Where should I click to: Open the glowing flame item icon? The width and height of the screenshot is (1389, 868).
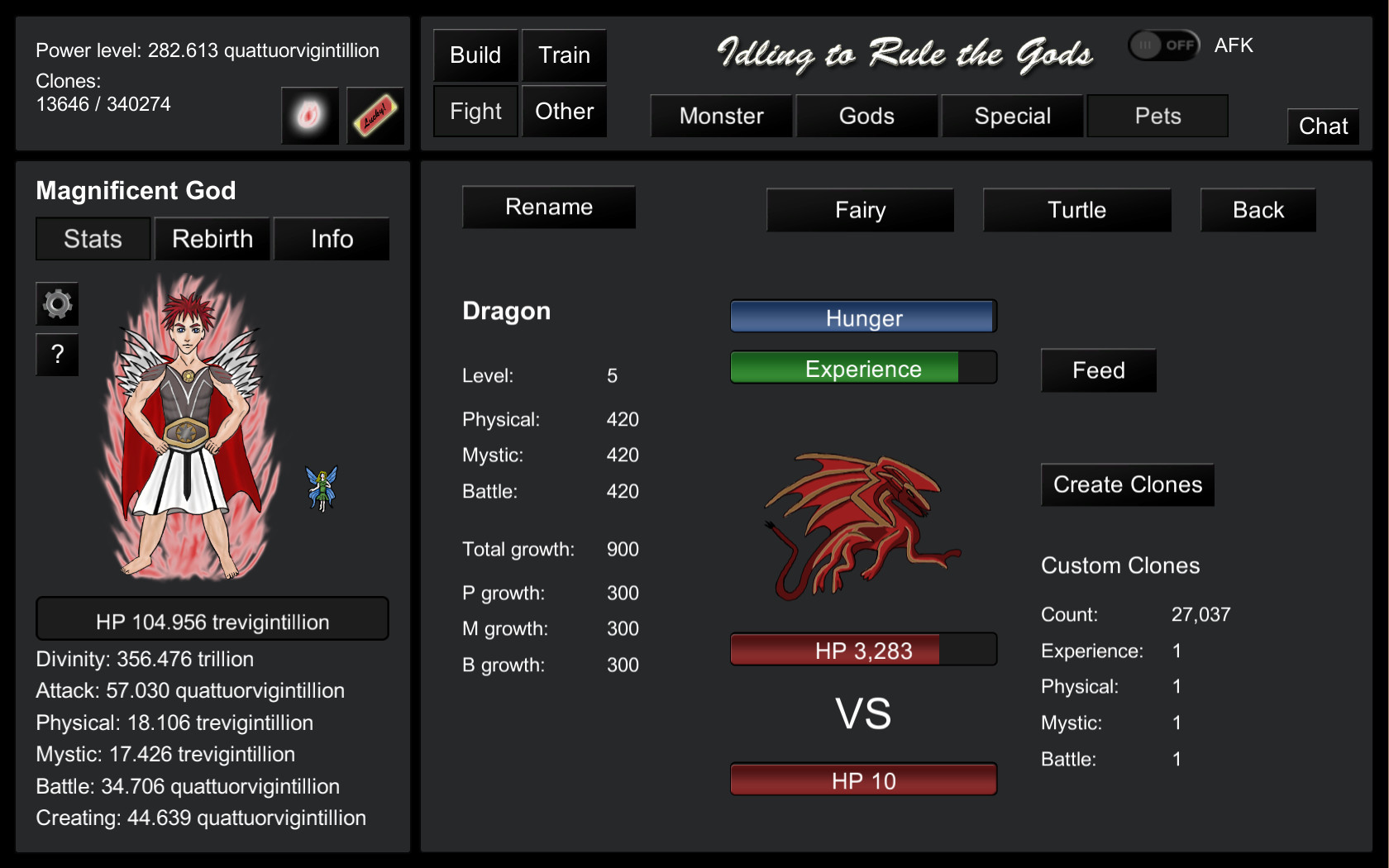click(309, 116)
